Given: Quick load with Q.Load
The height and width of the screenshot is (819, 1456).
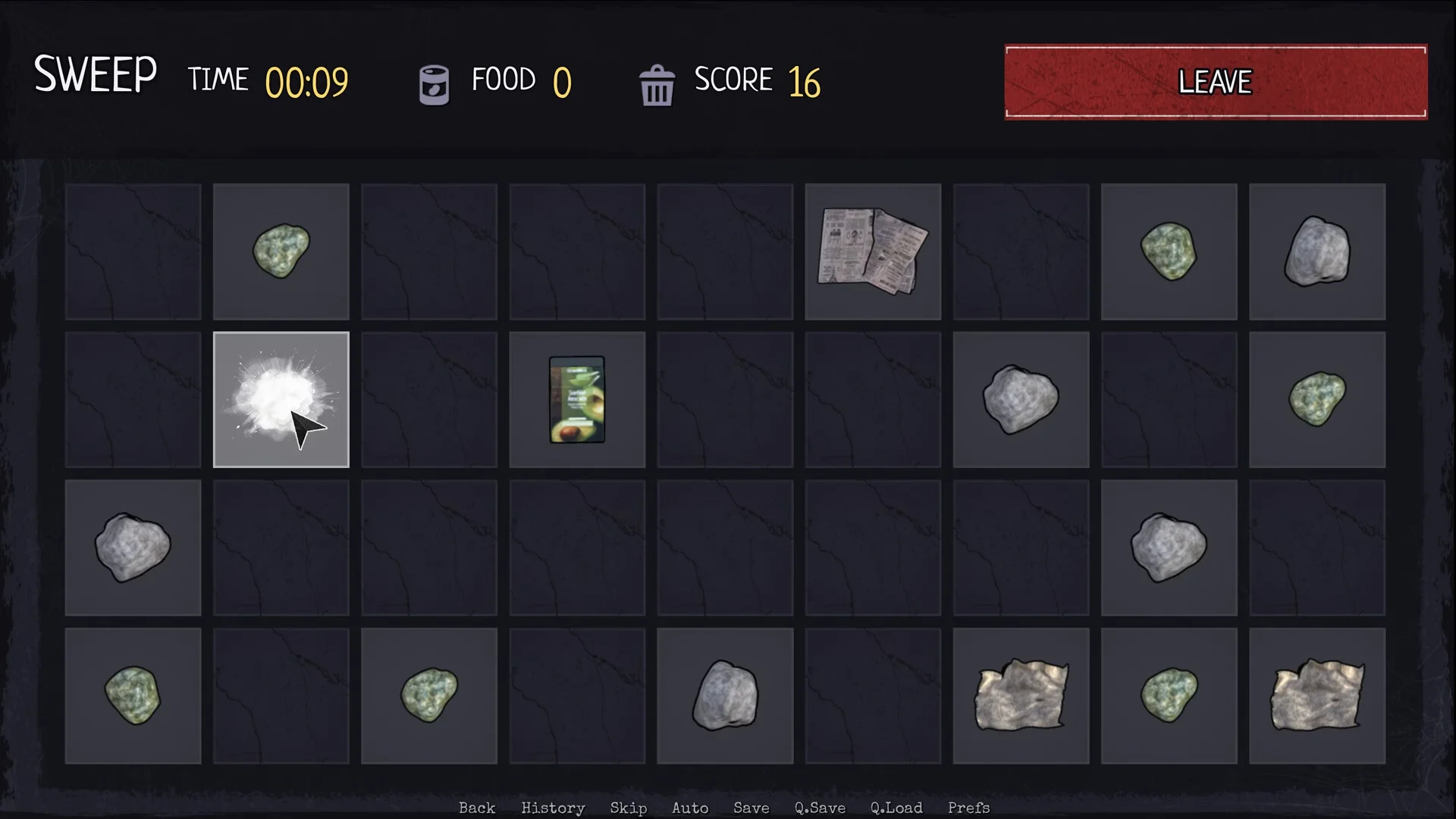Looking at the screenshot, I should pos(896,808).
